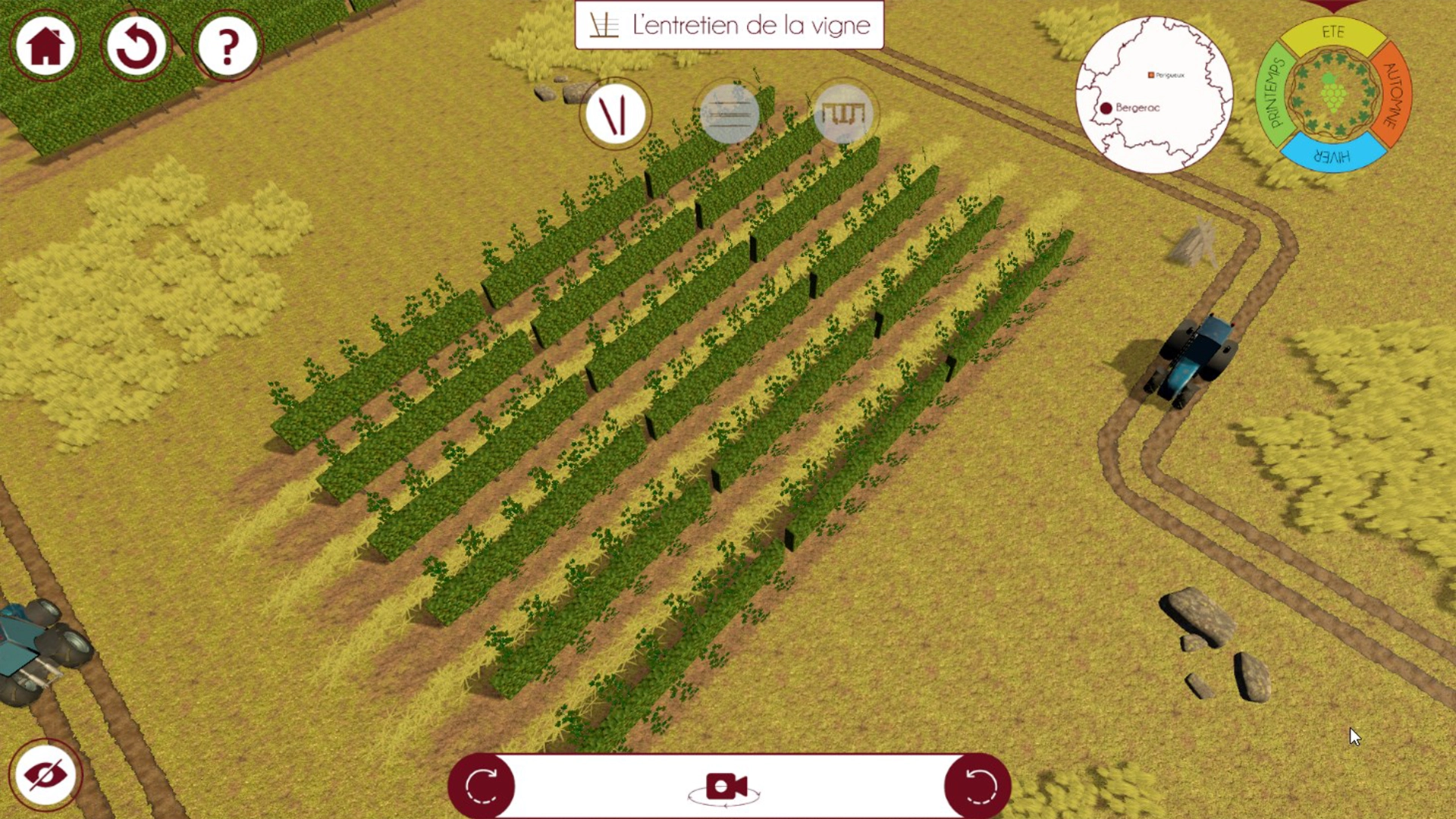Click the title banner L'entretien de la vigne
The height and width of the screenshot is (819, 1456).
pyautogui.click(x=728, y=24)
